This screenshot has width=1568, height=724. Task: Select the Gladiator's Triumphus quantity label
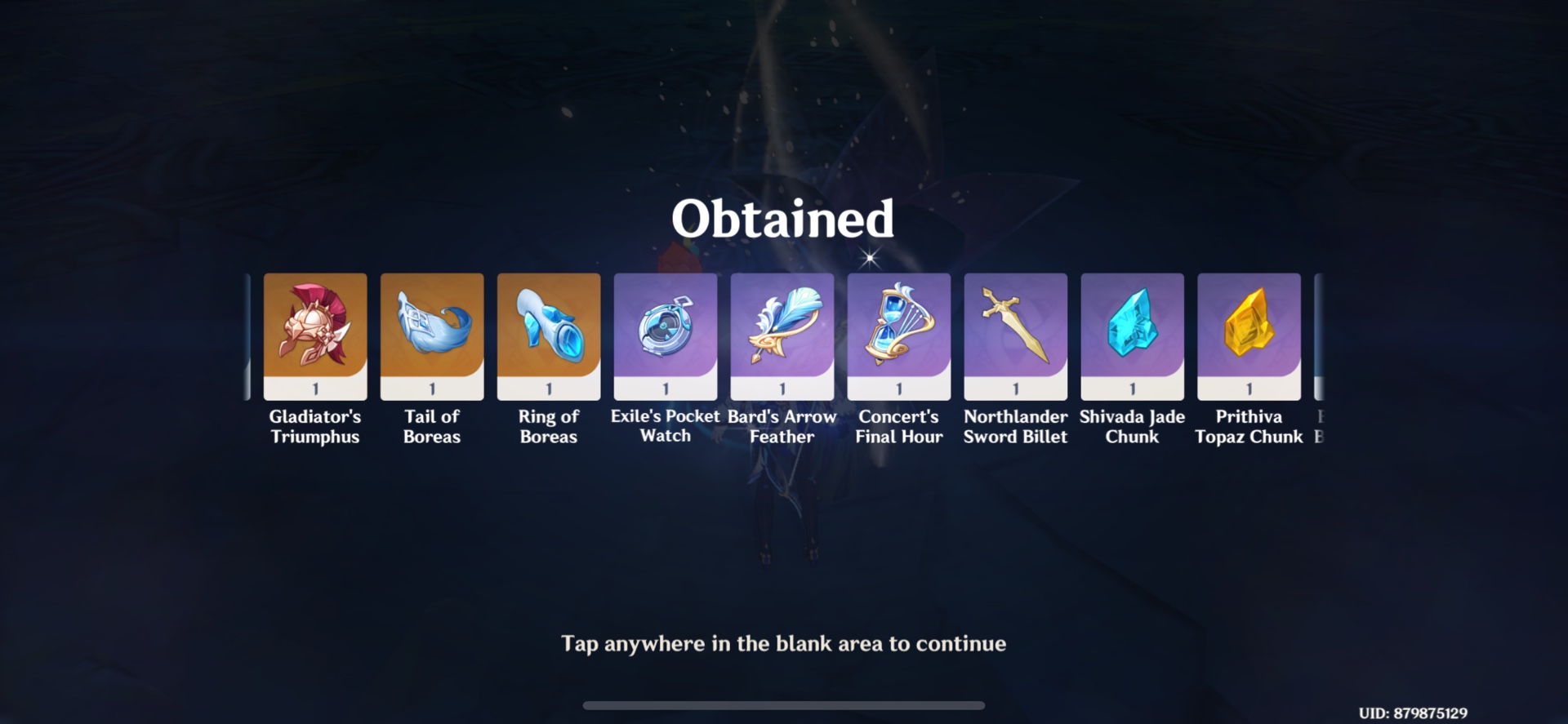(x=315, y=390)
